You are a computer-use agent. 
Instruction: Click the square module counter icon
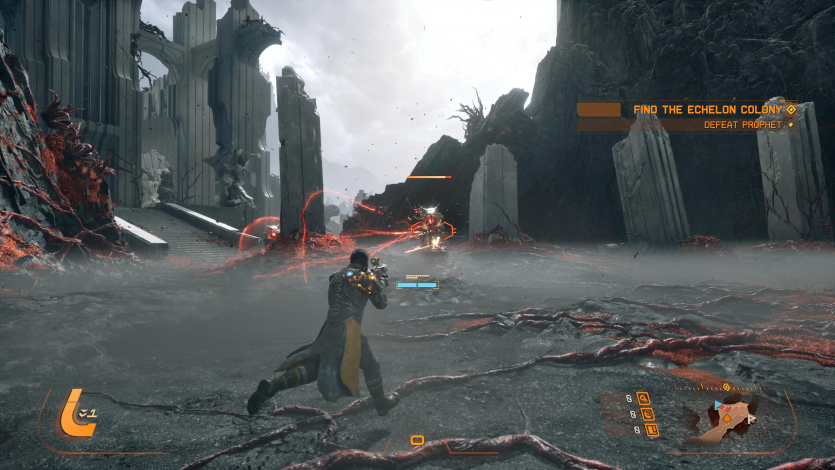[x=652, y=430]
